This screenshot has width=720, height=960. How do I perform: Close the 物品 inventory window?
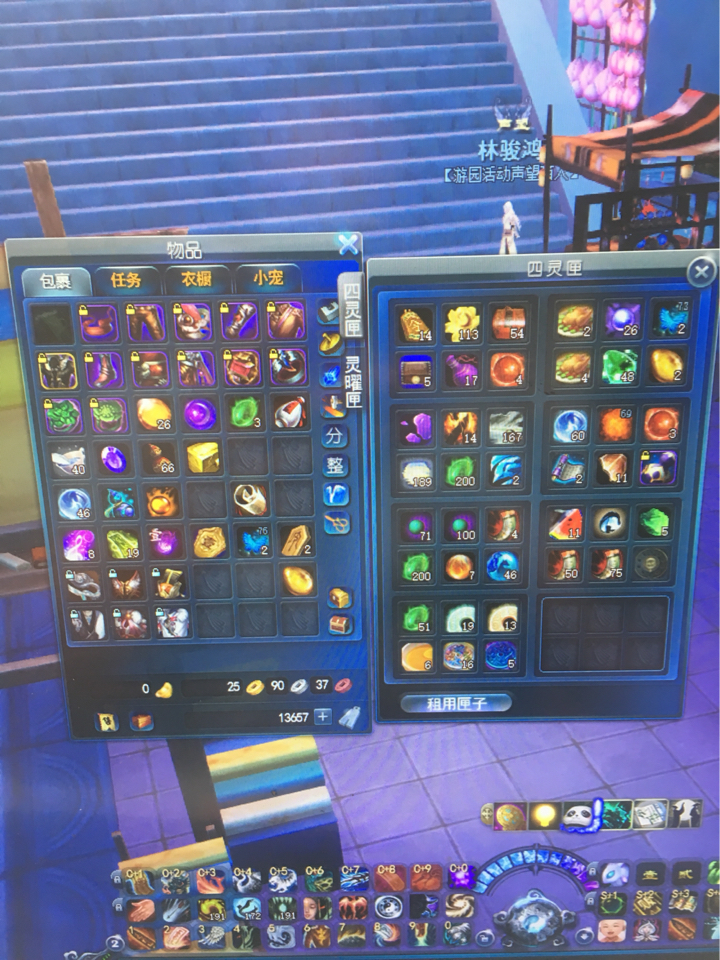click(x=347, y=243)
